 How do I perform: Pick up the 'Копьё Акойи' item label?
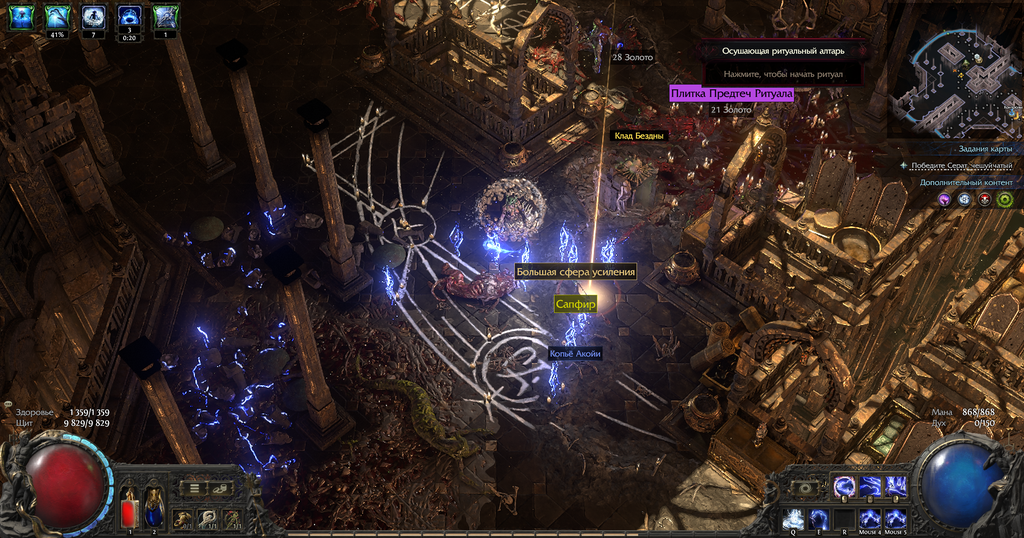click(x=575, y=354)
